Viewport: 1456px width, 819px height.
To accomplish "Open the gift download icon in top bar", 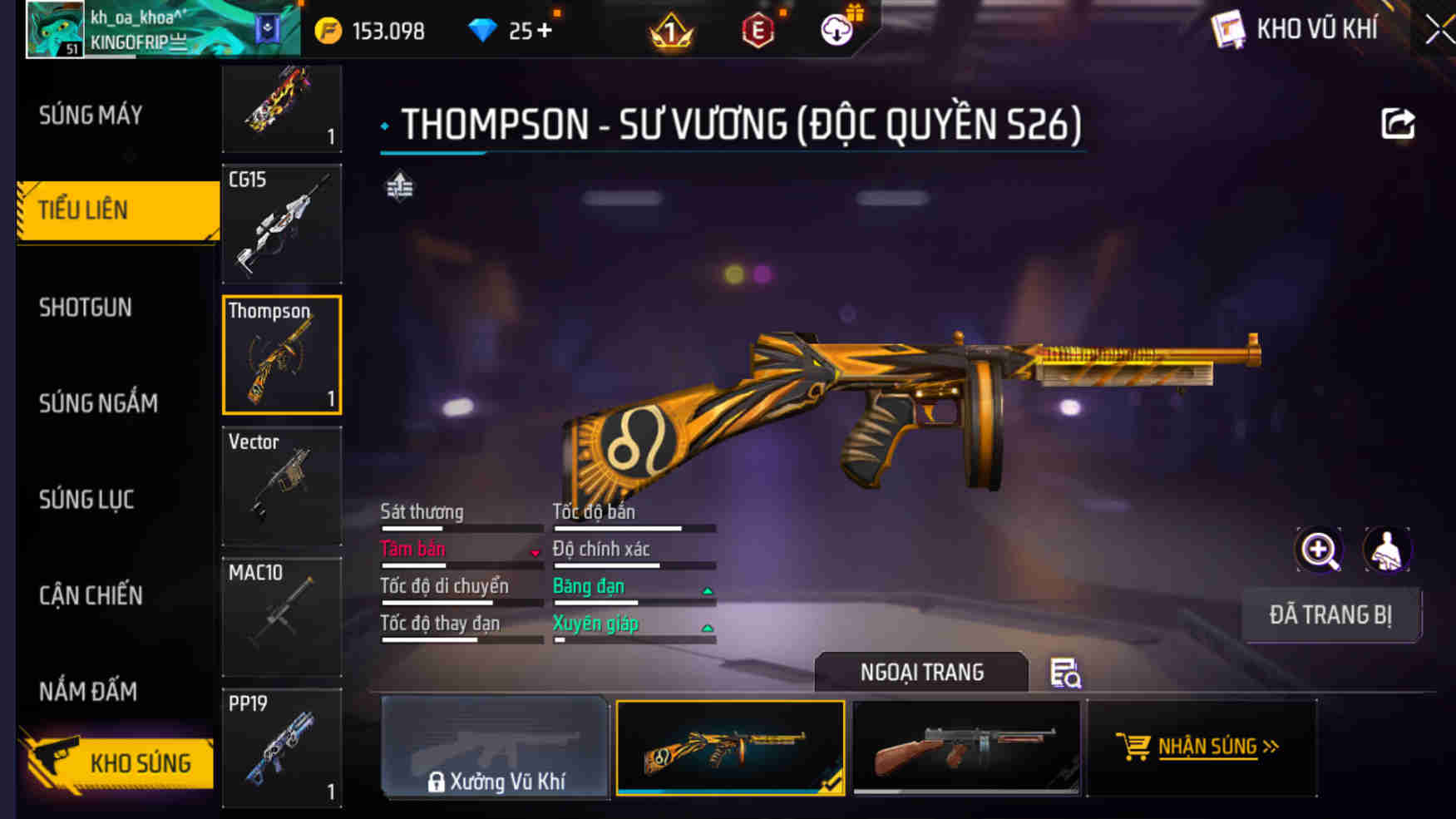I will [839, 27].
